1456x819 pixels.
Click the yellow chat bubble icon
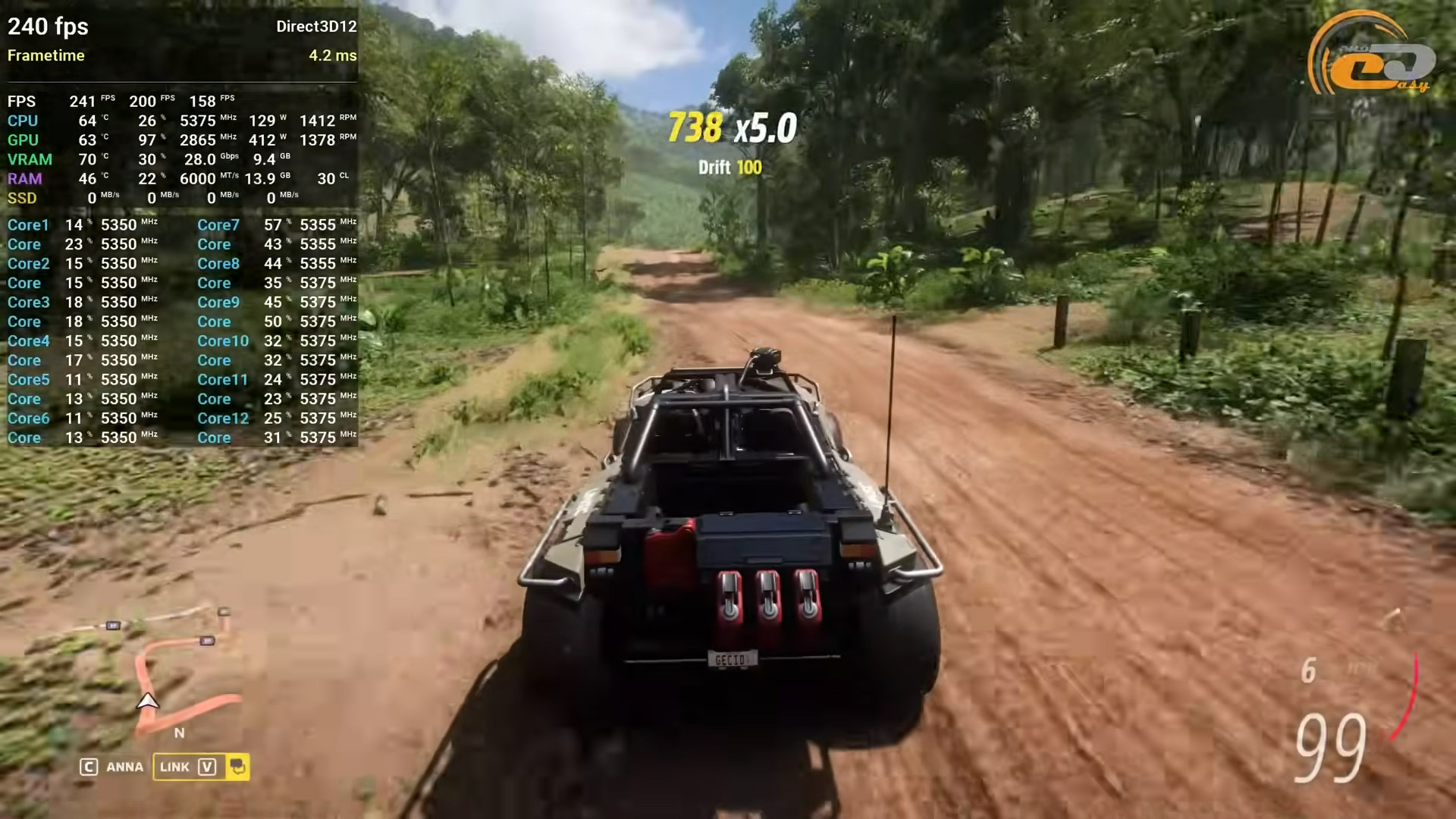(237, 767)
